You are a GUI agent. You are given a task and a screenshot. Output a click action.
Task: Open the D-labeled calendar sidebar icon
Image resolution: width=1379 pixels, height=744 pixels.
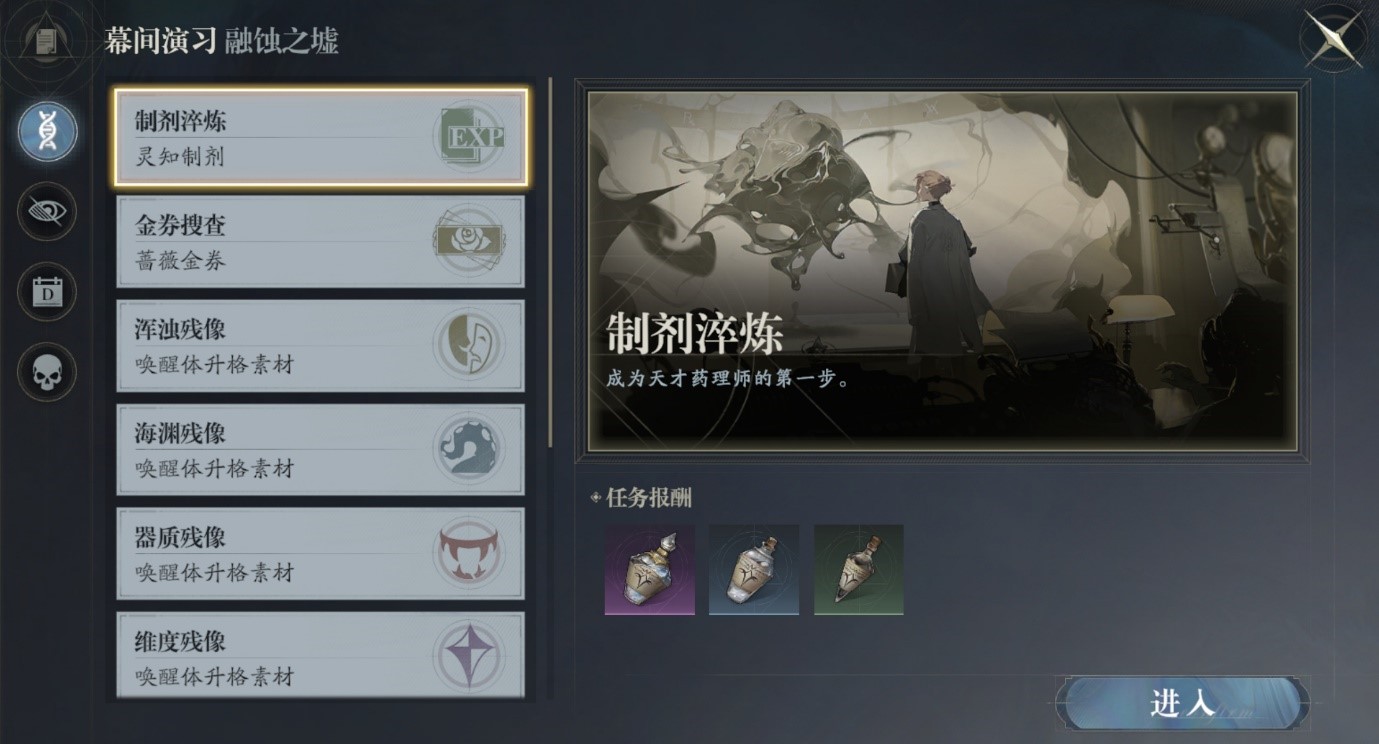point(46,292)
